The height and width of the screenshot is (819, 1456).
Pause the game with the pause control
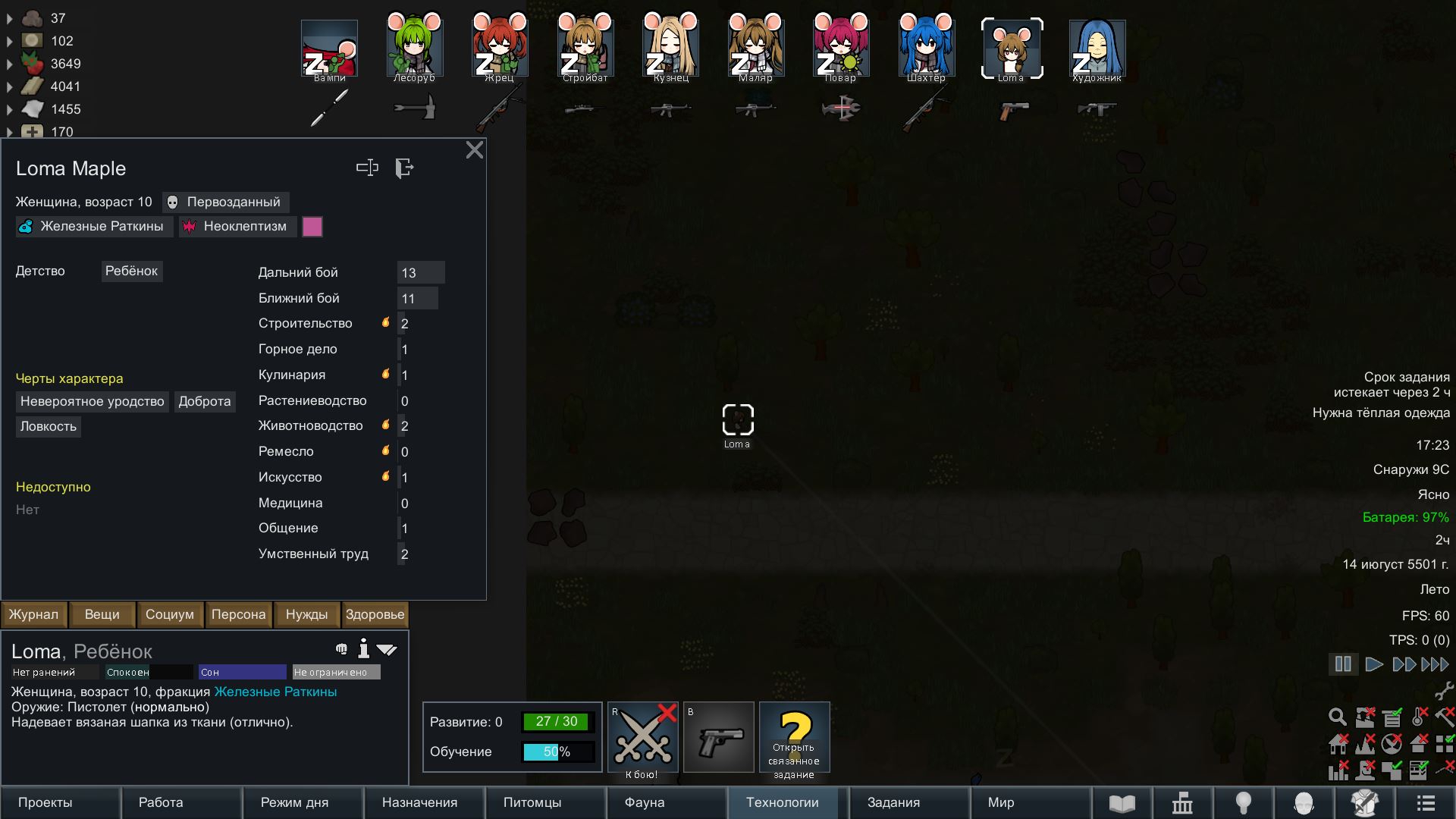[x=1343, y=664]
